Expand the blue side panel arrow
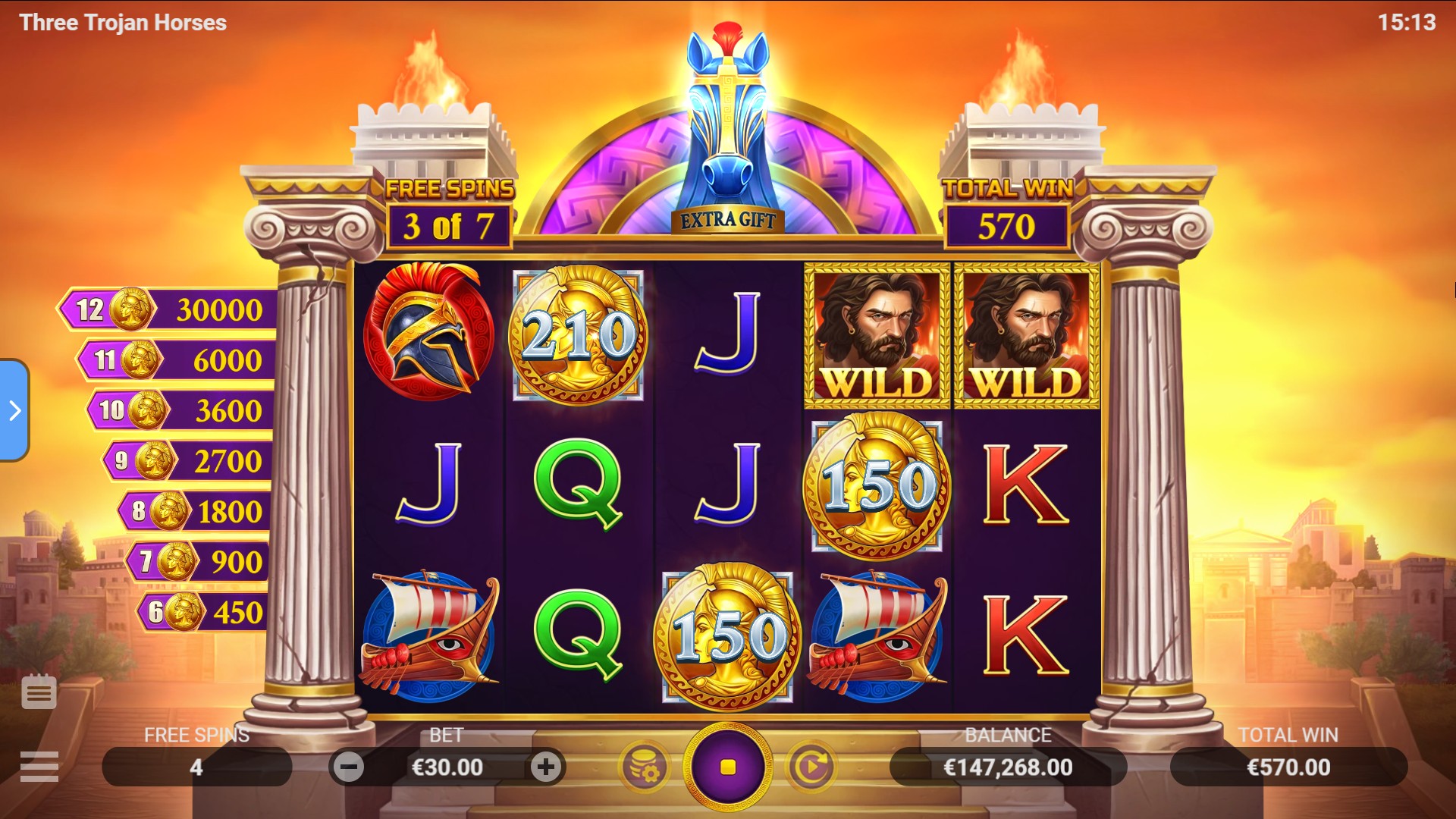Viewport: 1456px width, 819px height. coord(14,410)
